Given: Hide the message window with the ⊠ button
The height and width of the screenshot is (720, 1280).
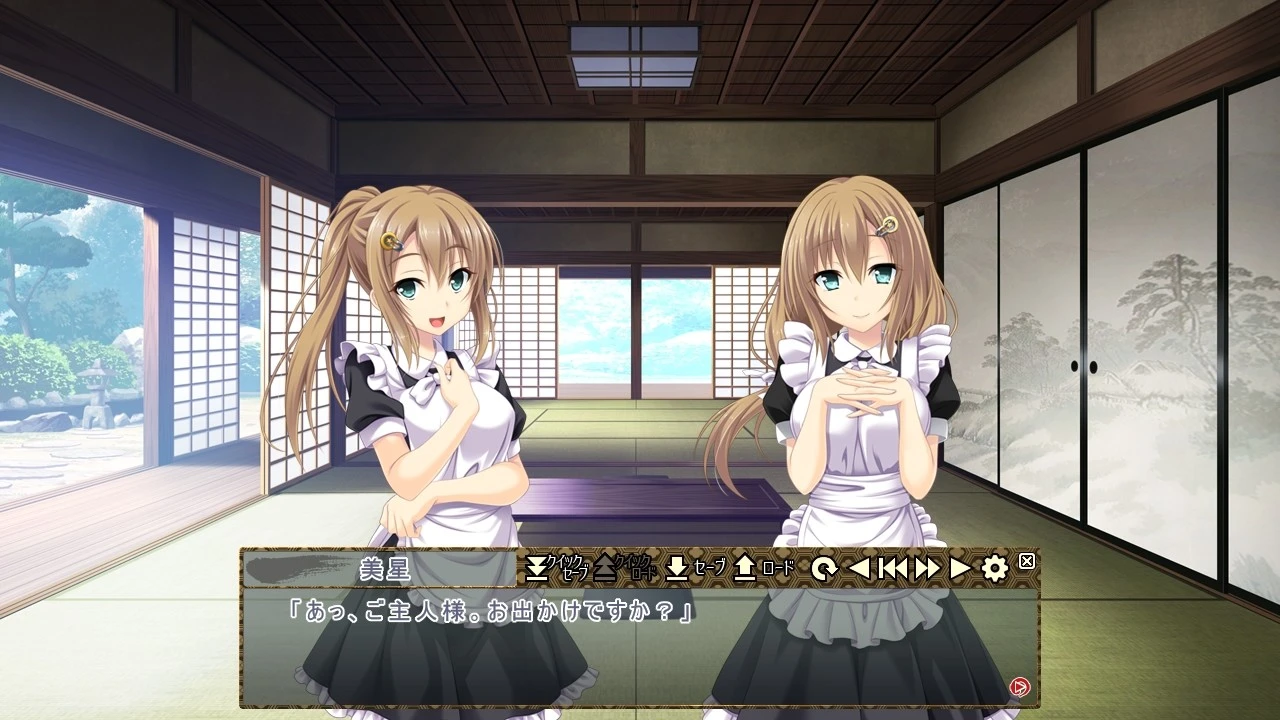Looking at the screenshot, I should click(x=1026, y=561).
